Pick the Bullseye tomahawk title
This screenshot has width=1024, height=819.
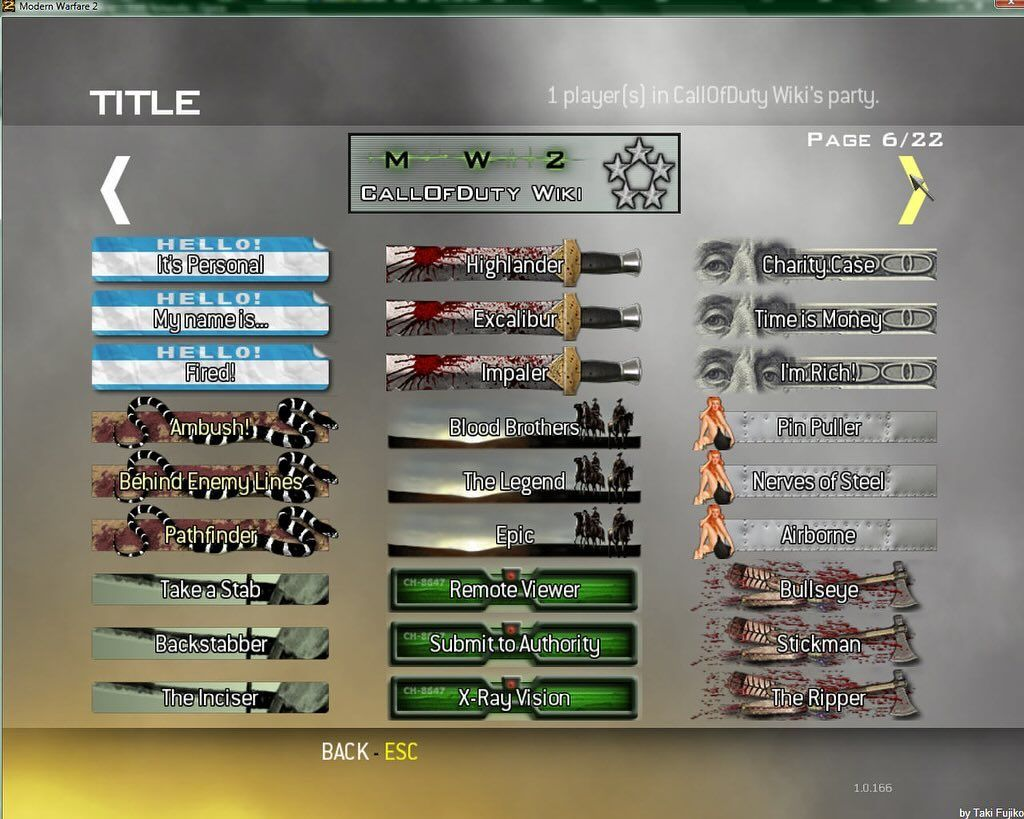(x=818, y=589)
